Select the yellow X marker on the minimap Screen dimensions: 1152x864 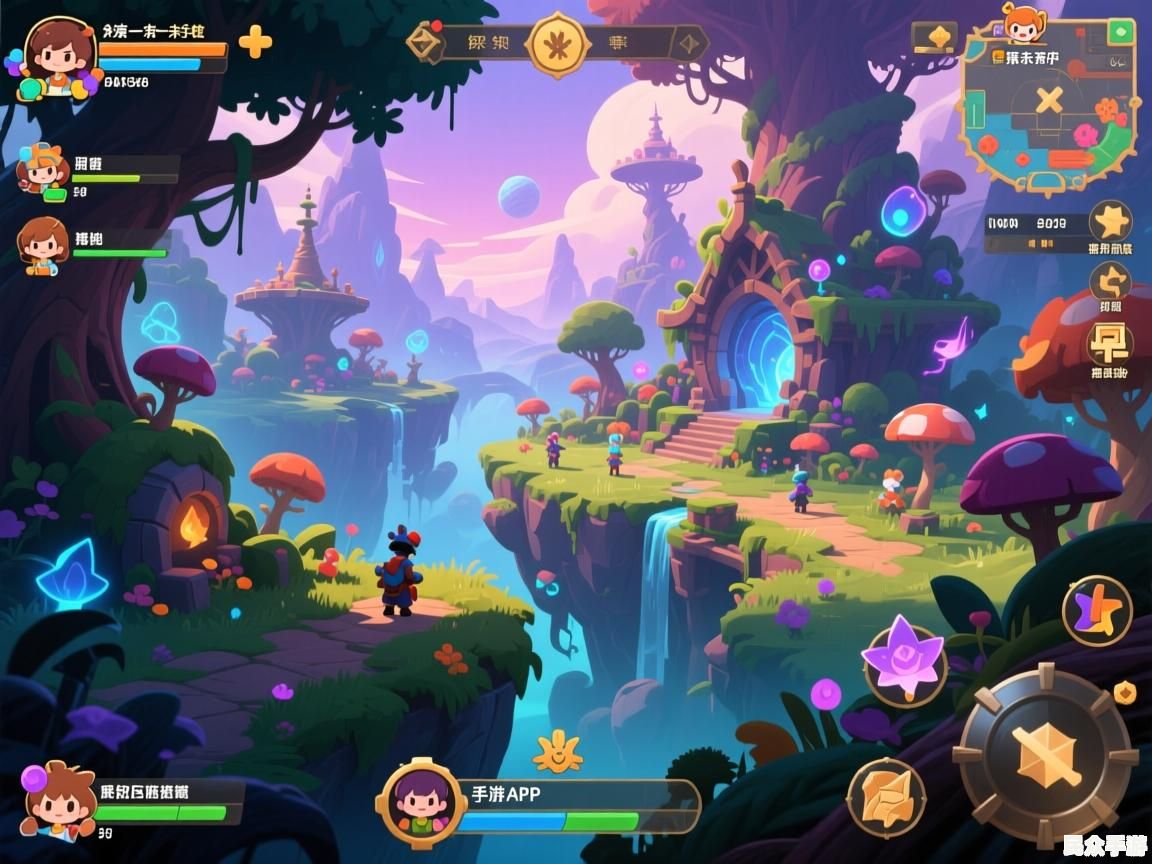pyautogui.click(x=1048, y=99)
